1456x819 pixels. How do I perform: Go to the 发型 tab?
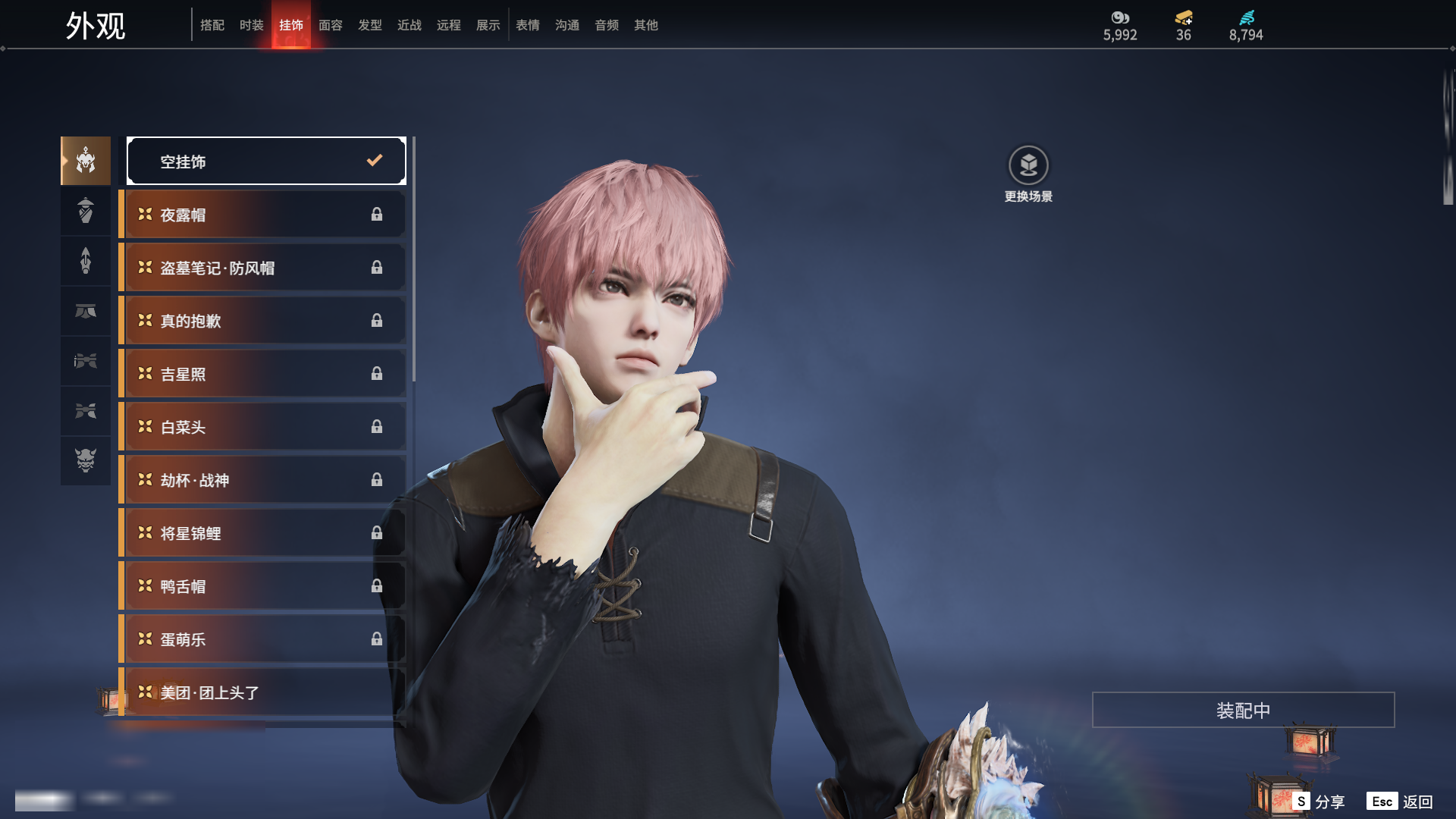click(x=369, y=25)
